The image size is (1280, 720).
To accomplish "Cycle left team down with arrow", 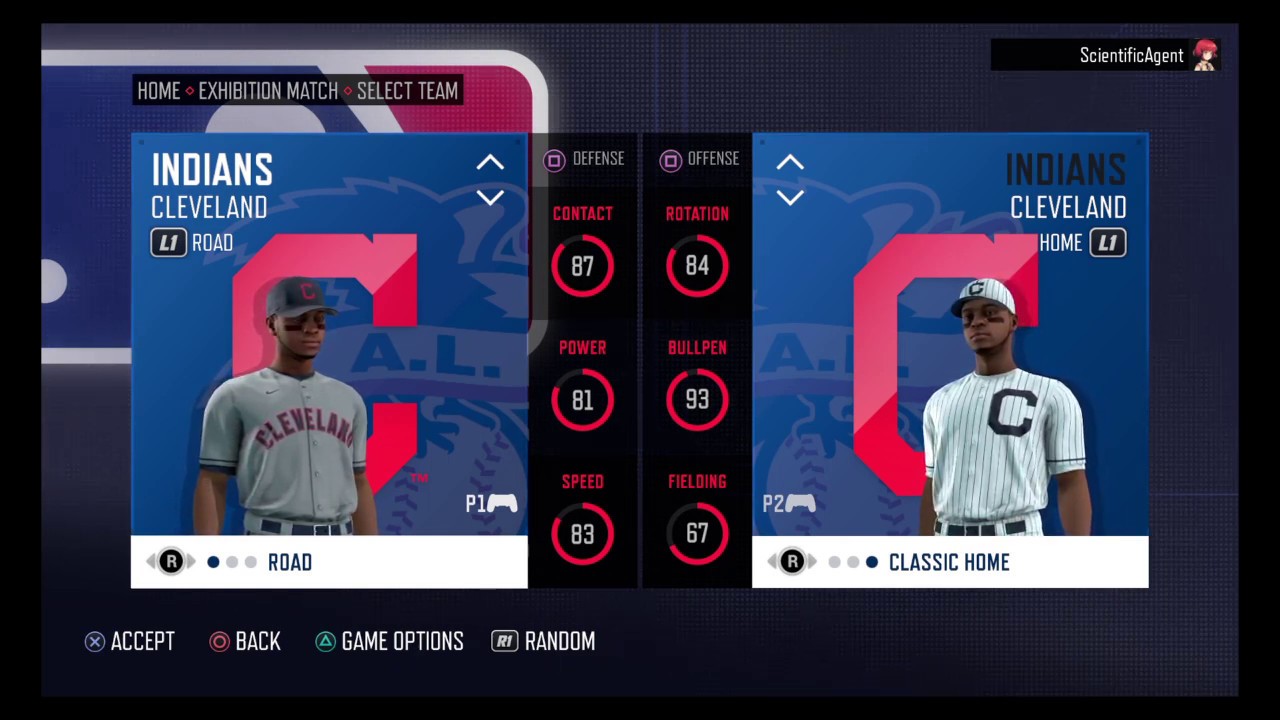I will point(490,198).
